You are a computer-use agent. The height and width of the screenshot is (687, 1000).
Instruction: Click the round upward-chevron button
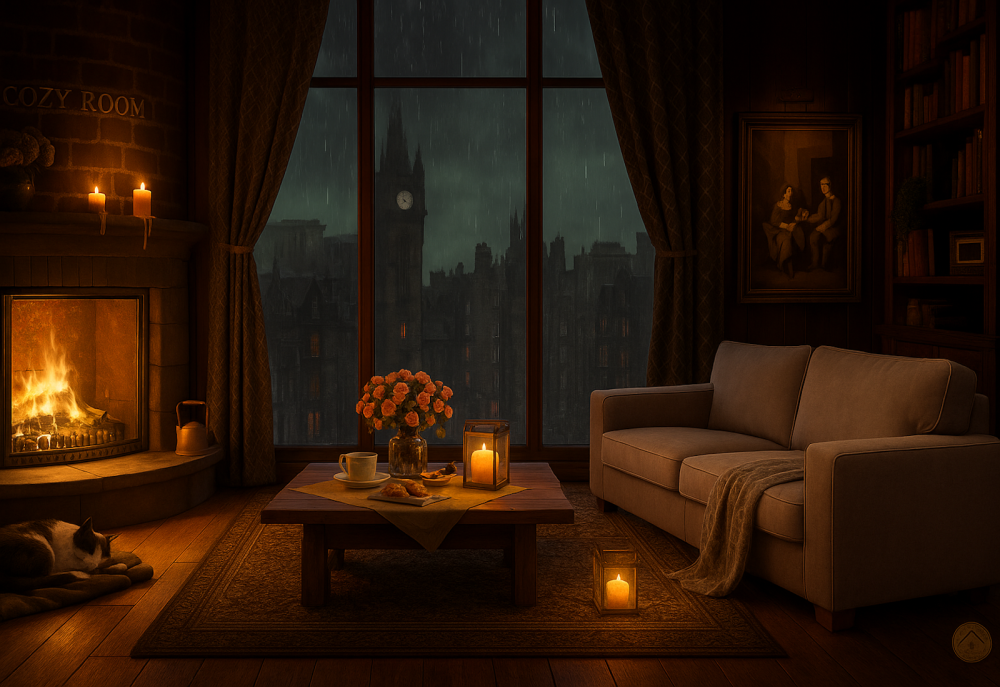[971, 642]
